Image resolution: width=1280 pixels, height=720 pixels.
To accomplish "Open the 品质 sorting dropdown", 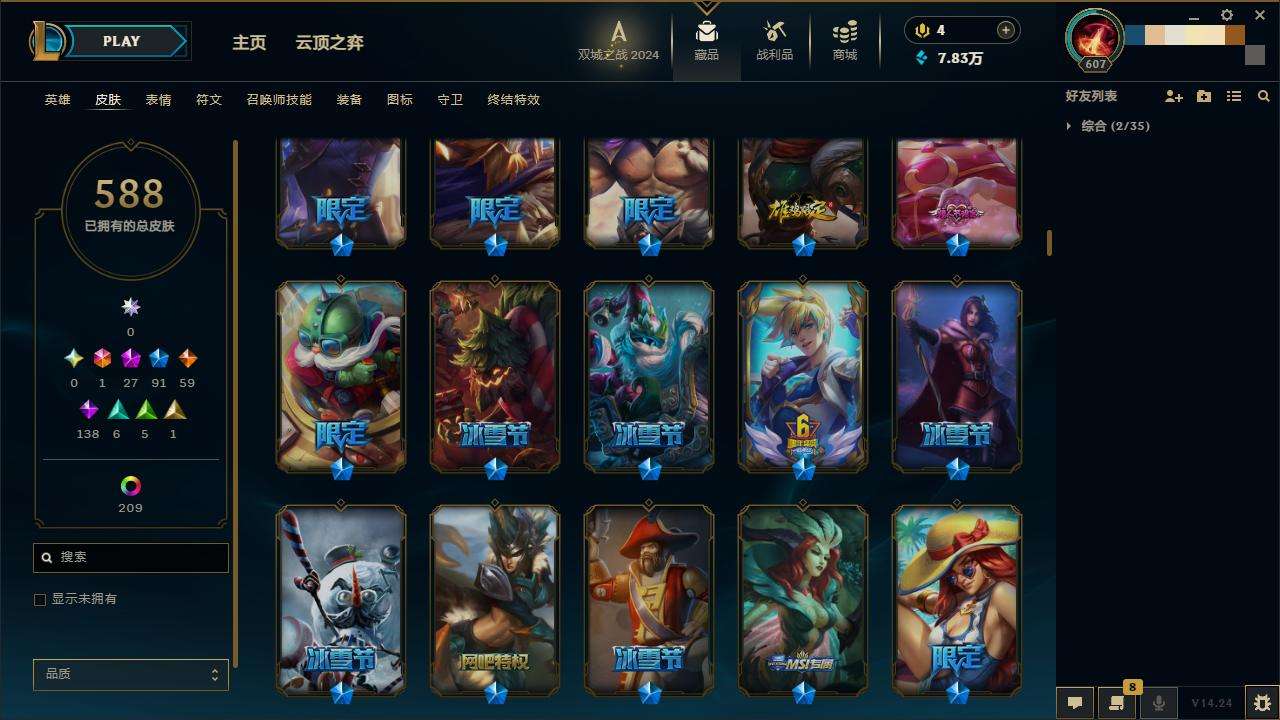I will pyautogui.click(x=131, y=675).
